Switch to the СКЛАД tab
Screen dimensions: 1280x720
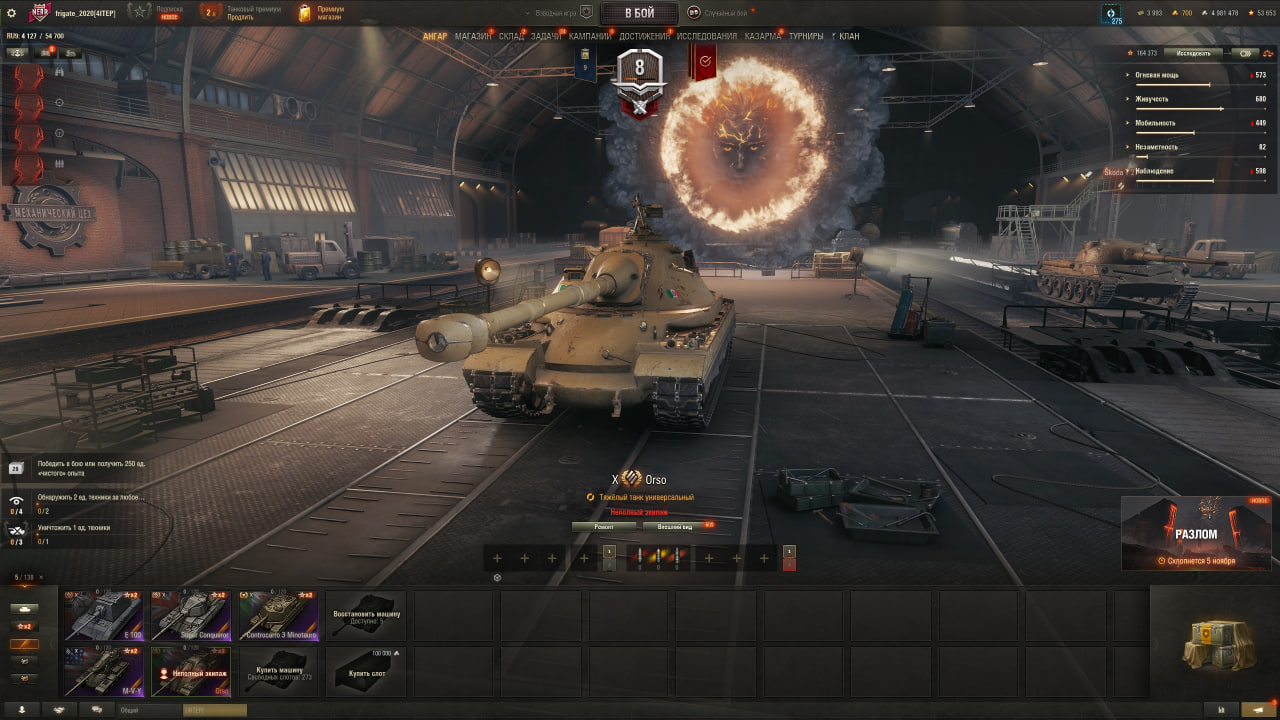pos(511,36)
